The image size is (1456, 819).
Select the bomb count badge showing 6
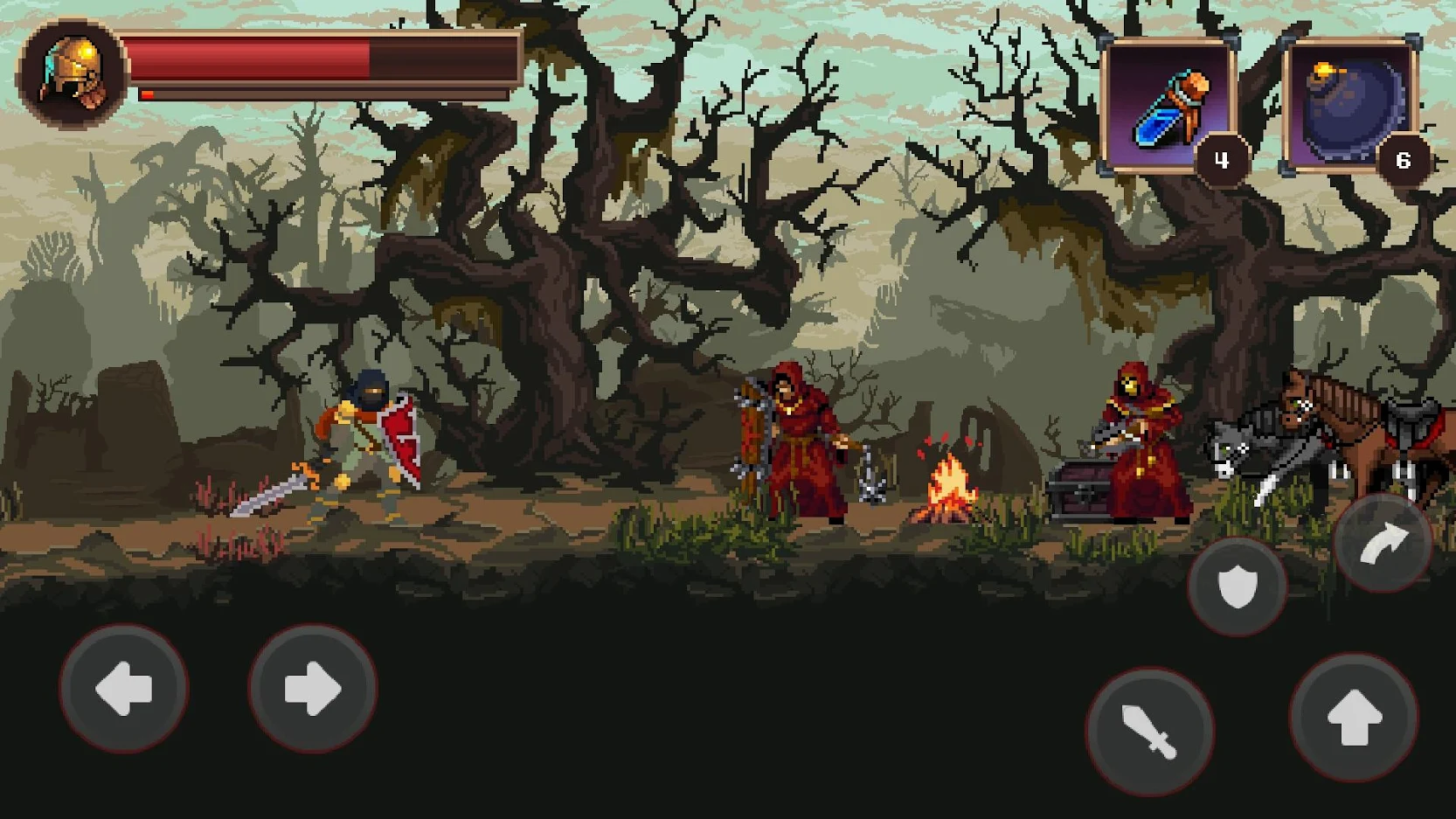[x=1404, y=159]
